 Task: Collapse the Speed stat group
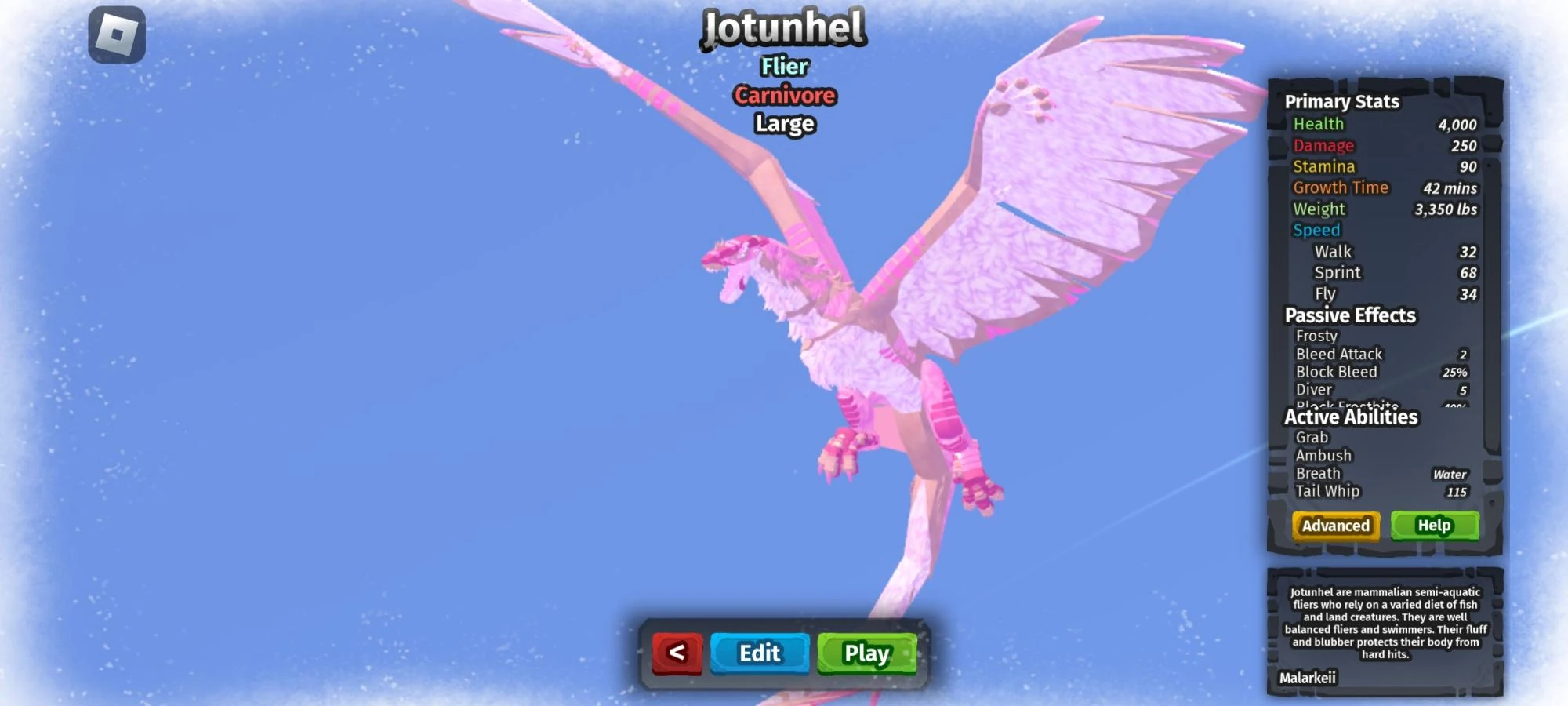click(x=1316, y=230)
